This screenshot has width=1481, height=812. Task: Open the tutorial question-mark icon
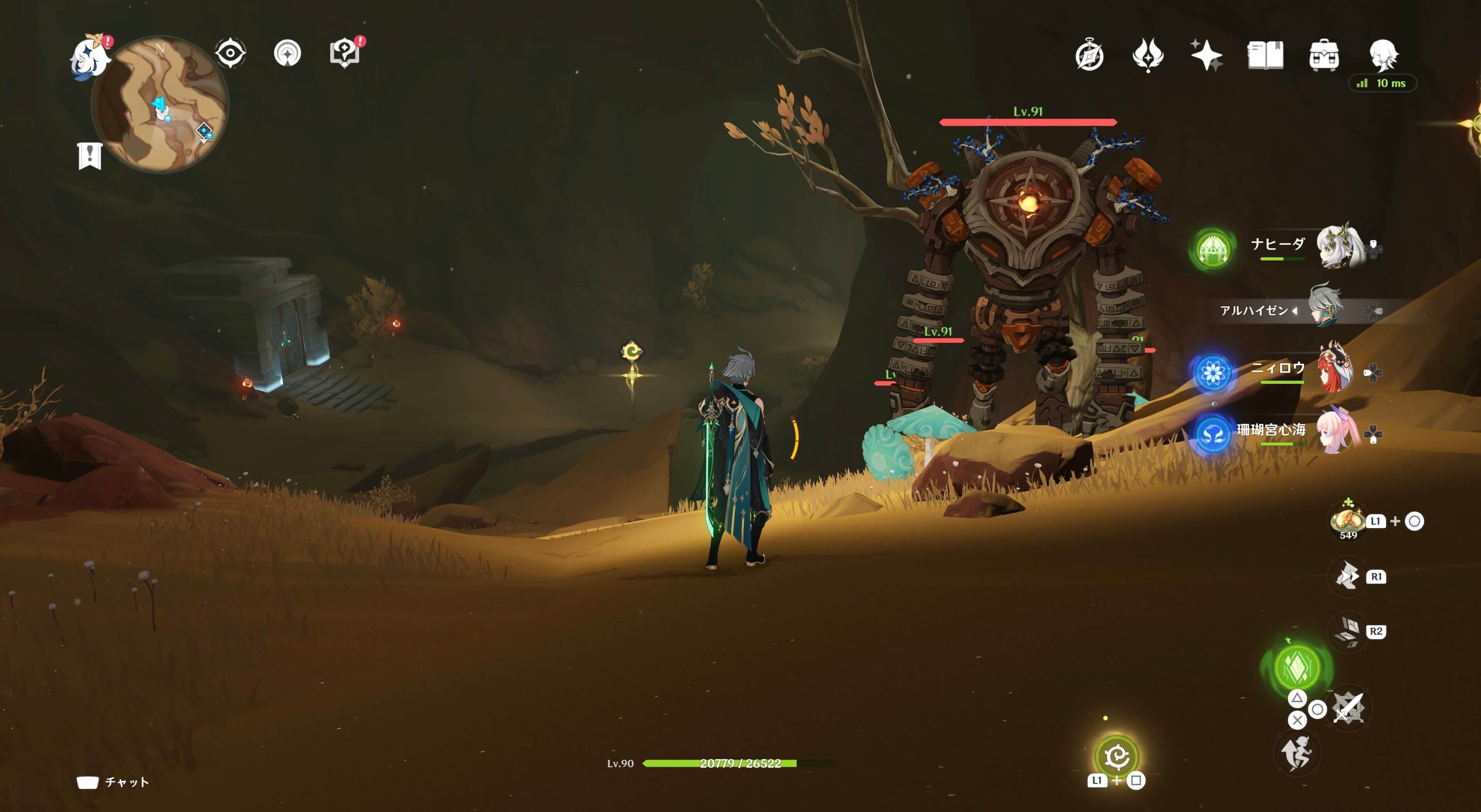pos(344,54)
